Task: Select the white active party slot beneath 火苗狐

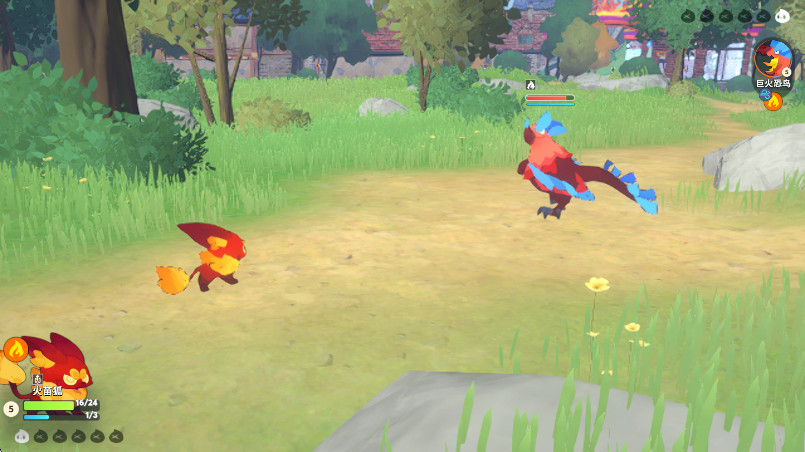Action: point(22,436)
